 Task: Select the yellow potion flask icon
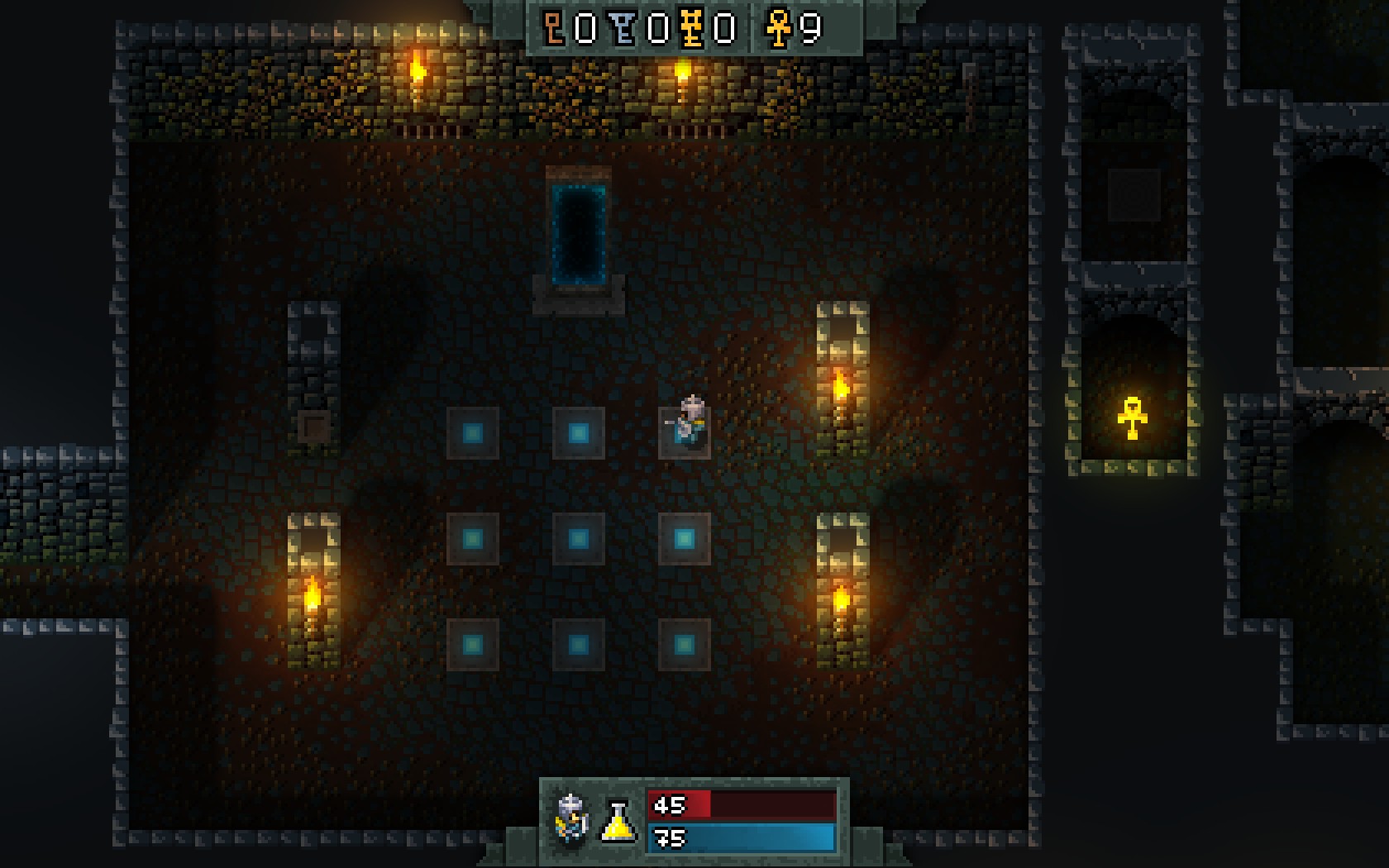tap(618, 821)
